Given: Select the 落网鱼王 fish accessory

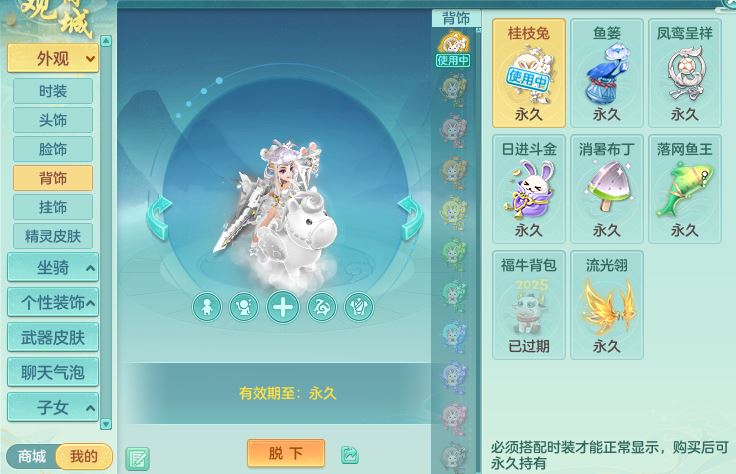Looking at the screenshot, I should (685, 189).
